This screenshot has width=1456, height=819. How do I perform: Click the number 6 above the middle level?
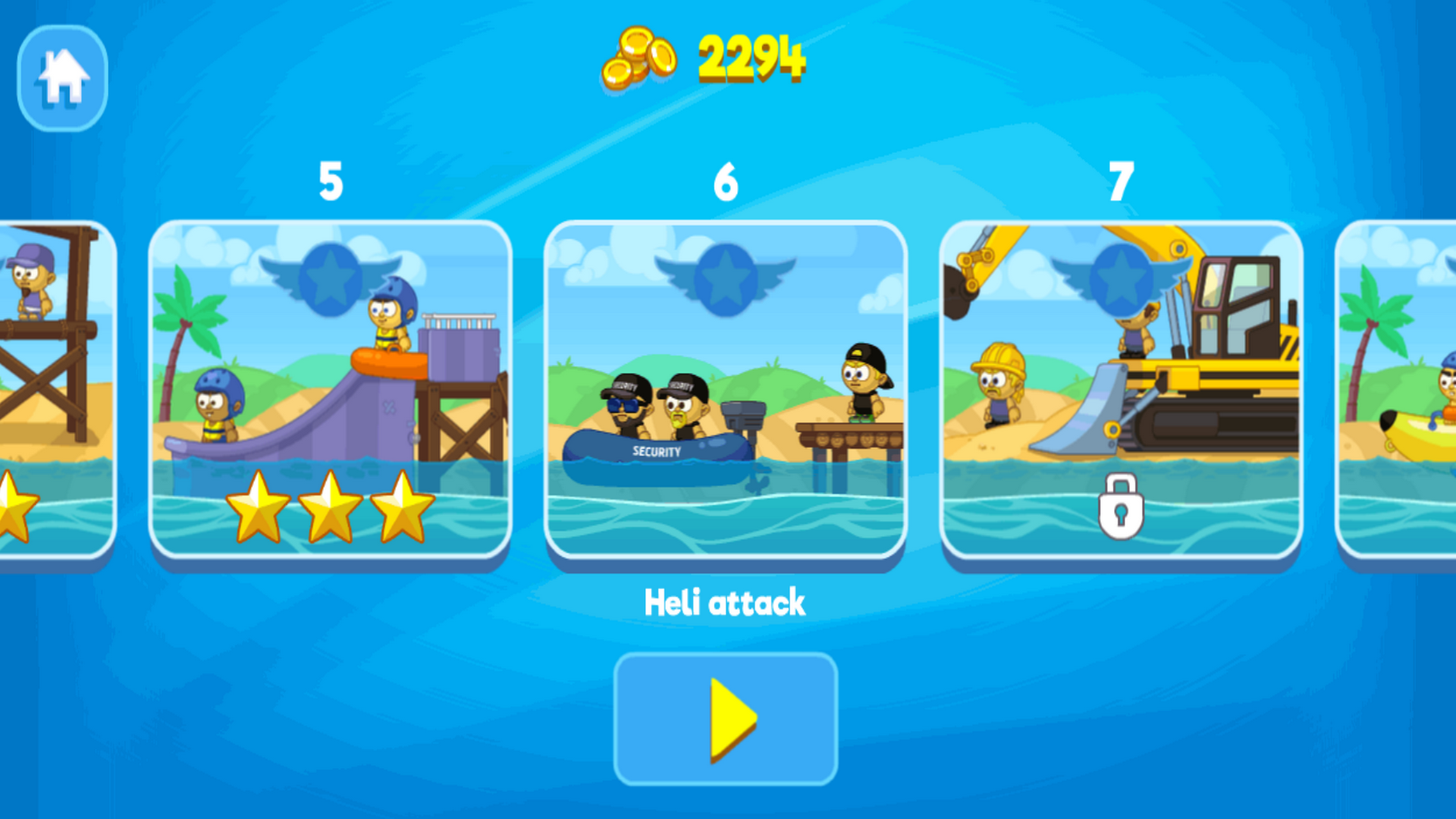[726, 182]
